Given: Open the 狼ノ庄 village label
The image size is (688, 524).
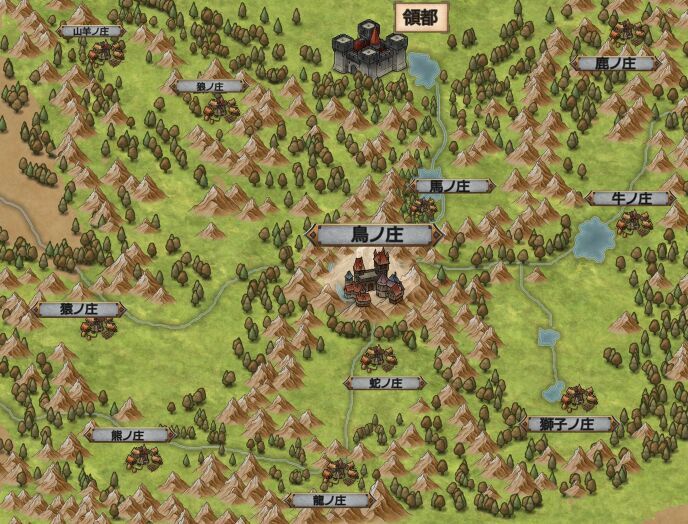Looking at the screenshot, I should [x=208, y=87].
